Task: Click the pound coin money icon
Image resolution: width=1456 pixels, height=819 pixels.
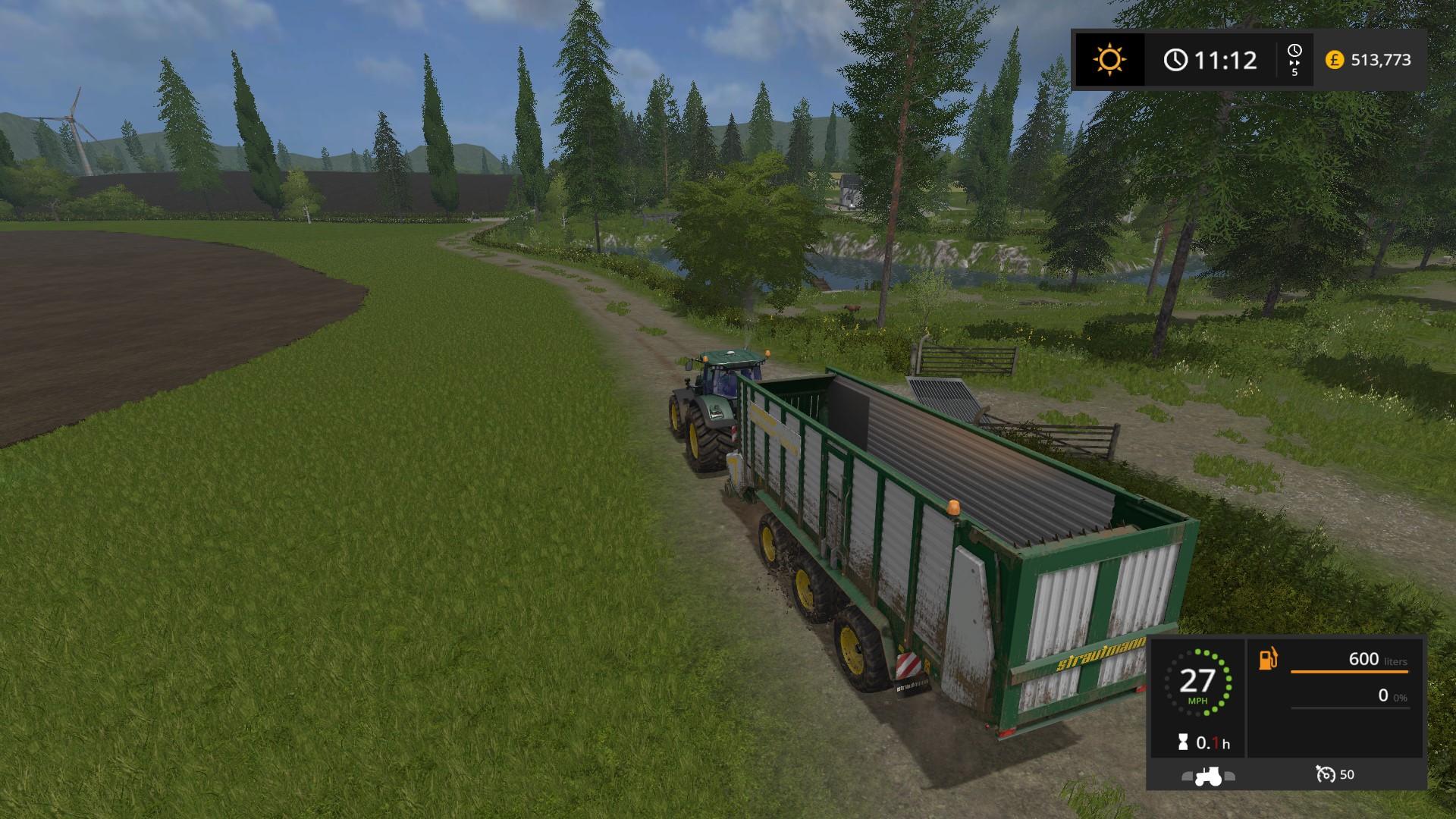Action: 1334,60
